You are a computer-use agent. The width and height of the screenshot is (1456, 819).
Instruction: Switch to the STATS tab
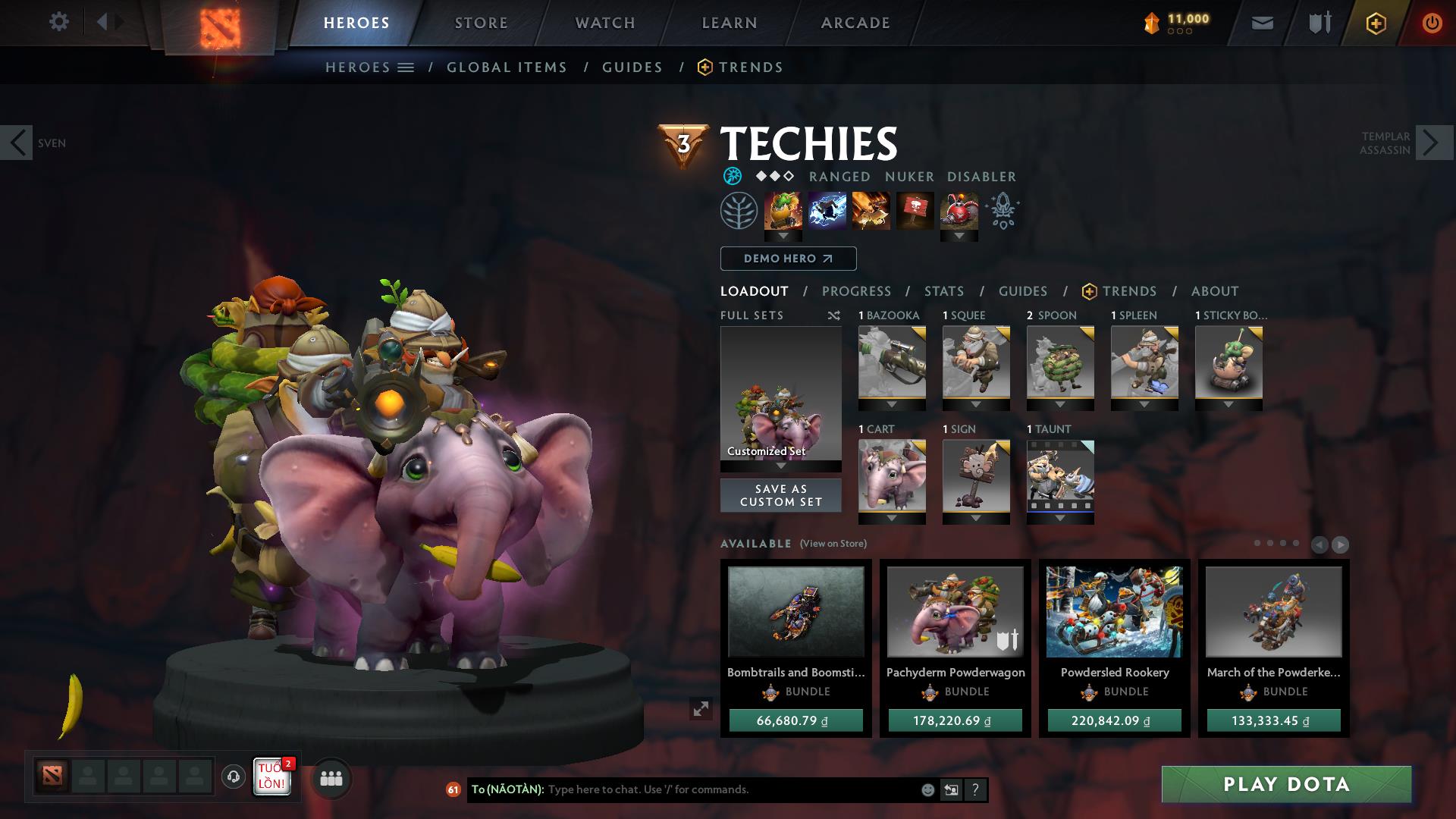pos(943,290)
